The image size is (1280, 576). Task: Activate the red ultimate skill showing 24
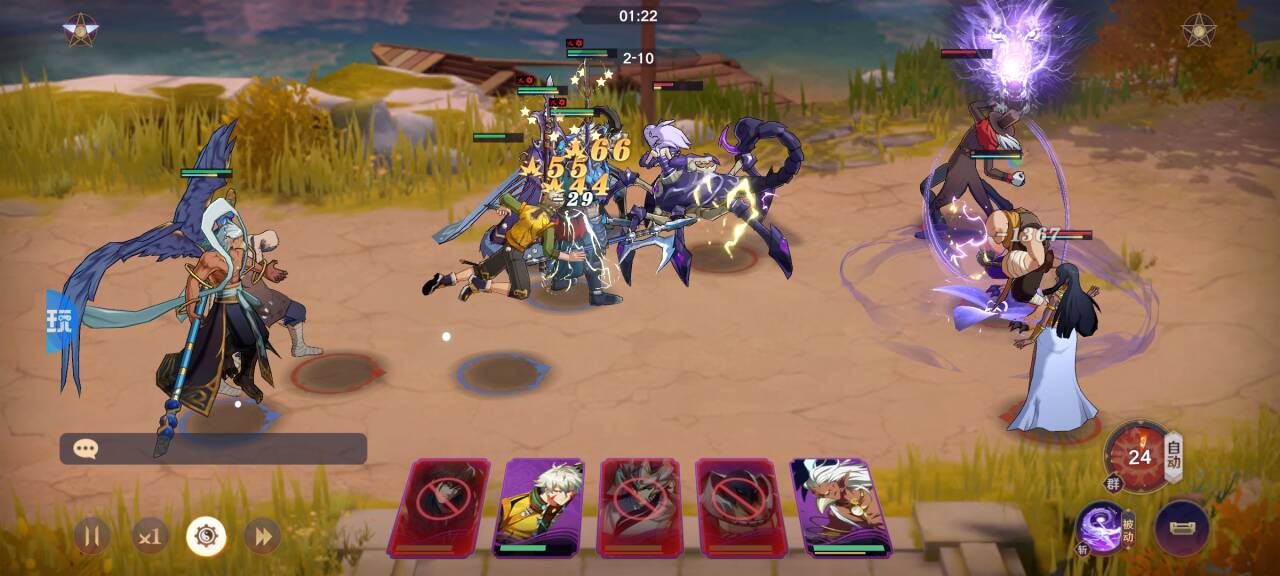1139,458
